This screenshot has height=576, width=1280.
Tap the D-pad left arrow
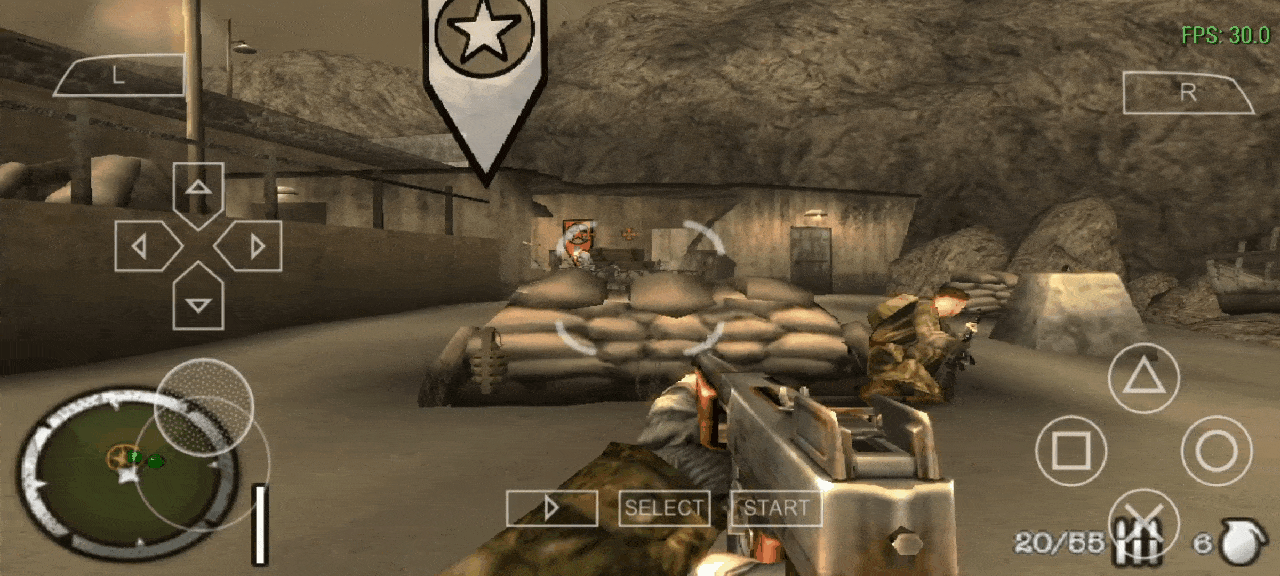coord(142,246)
